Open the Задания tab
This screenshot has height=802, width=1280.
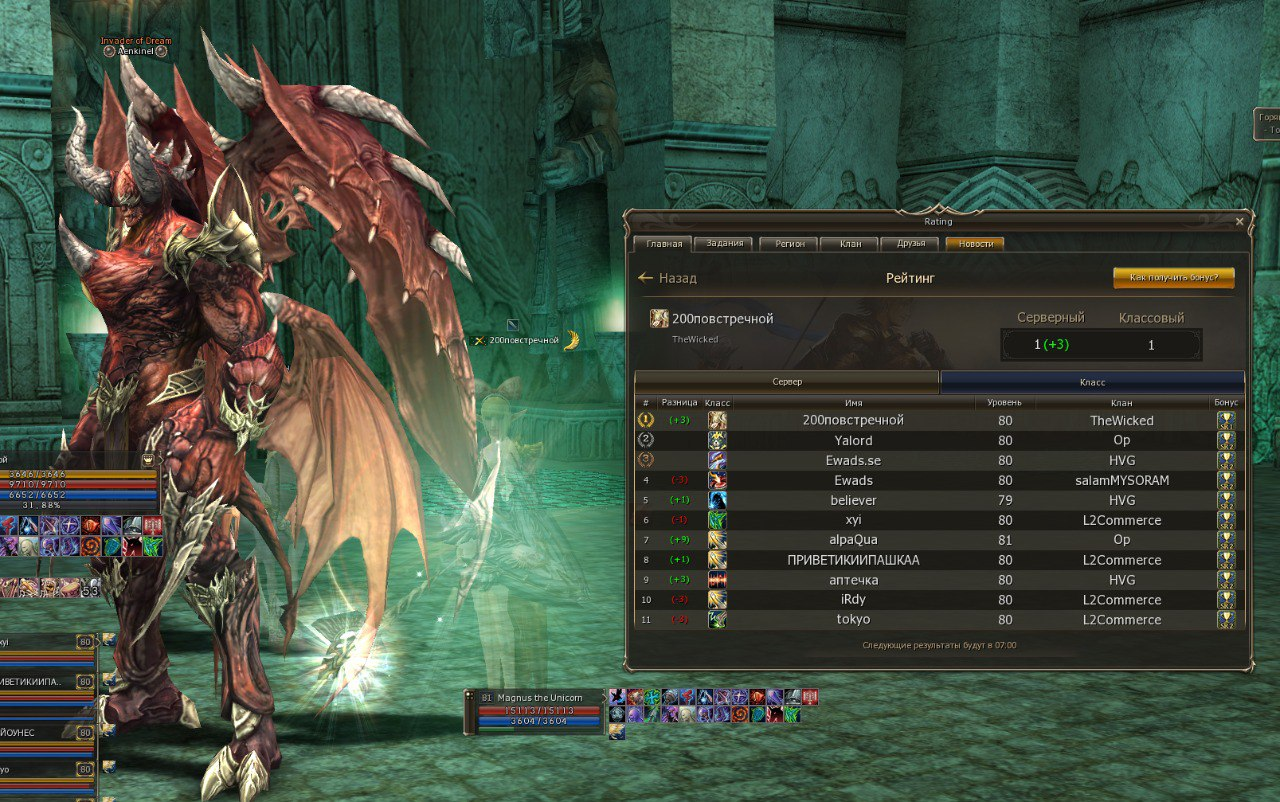point(724,244)
